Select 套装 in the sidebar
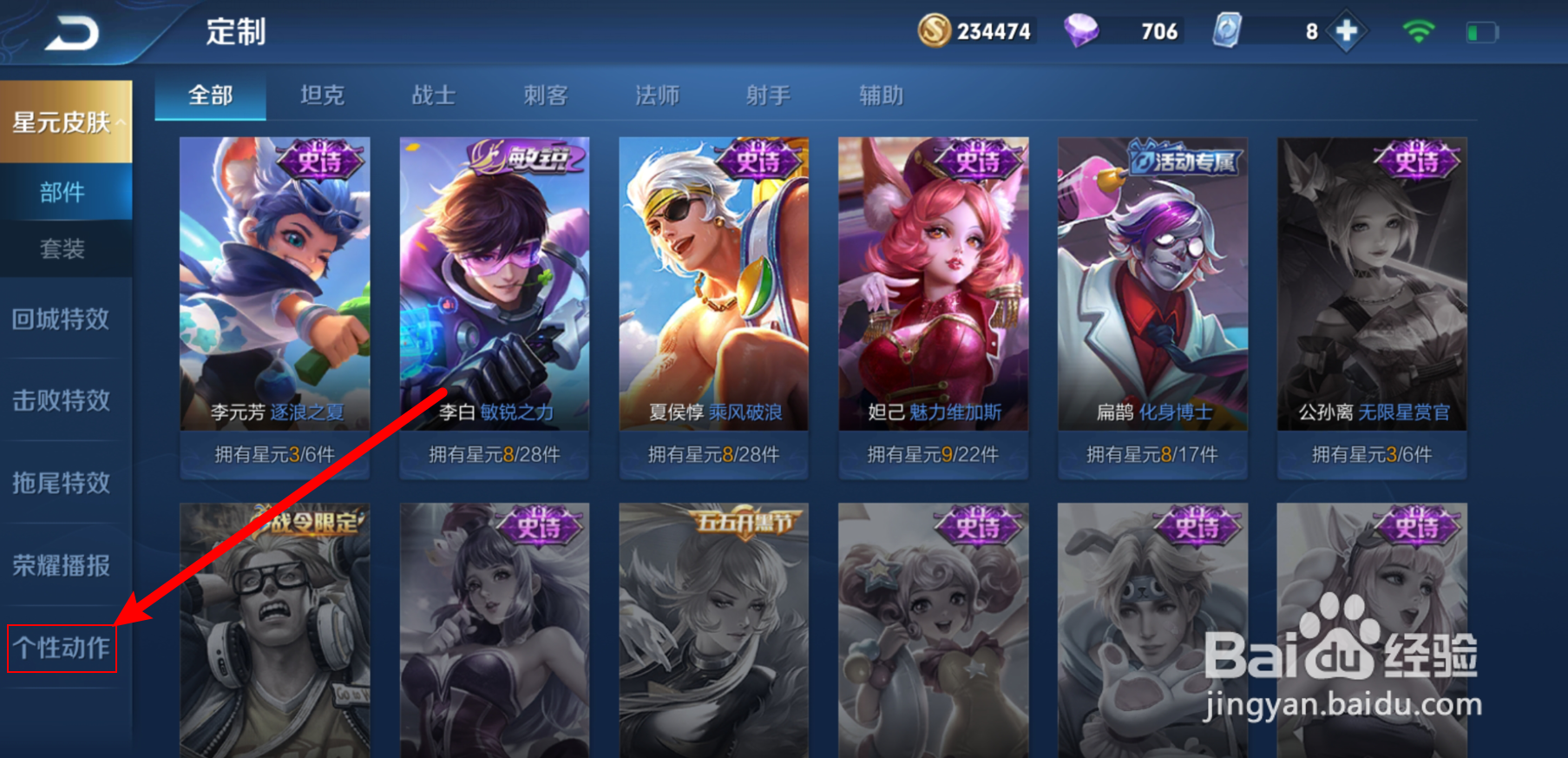 click(x=62, y=249)
